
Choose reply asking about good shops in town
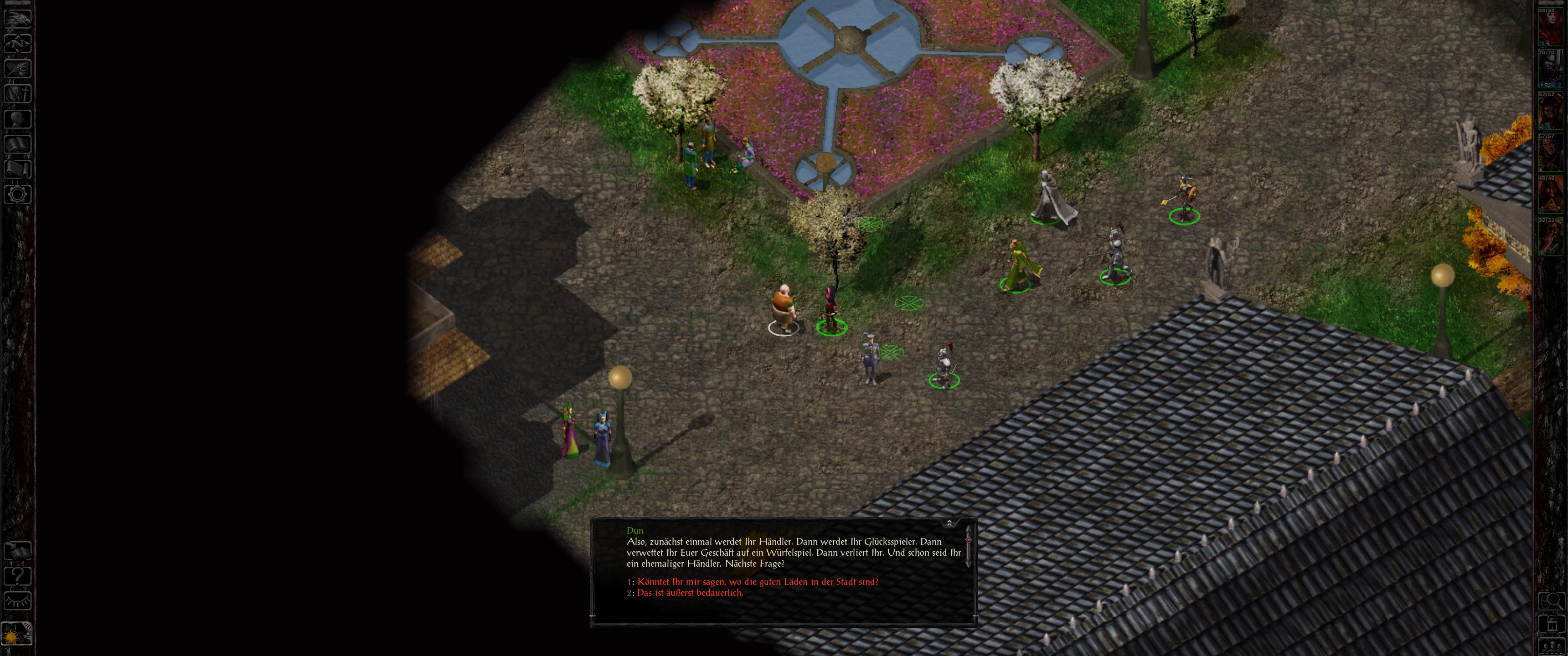pyautogui.click(x=757, y=582)
